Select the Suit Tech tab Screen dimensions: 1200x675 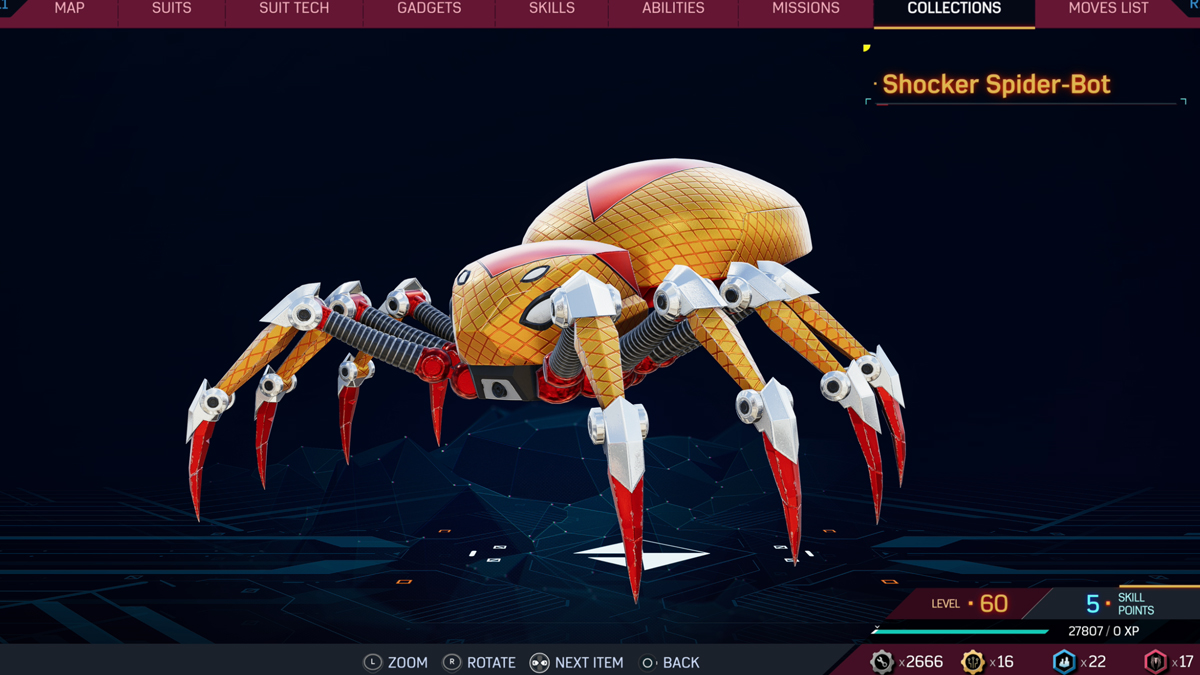pyautogui.click(x=294, y=9)
